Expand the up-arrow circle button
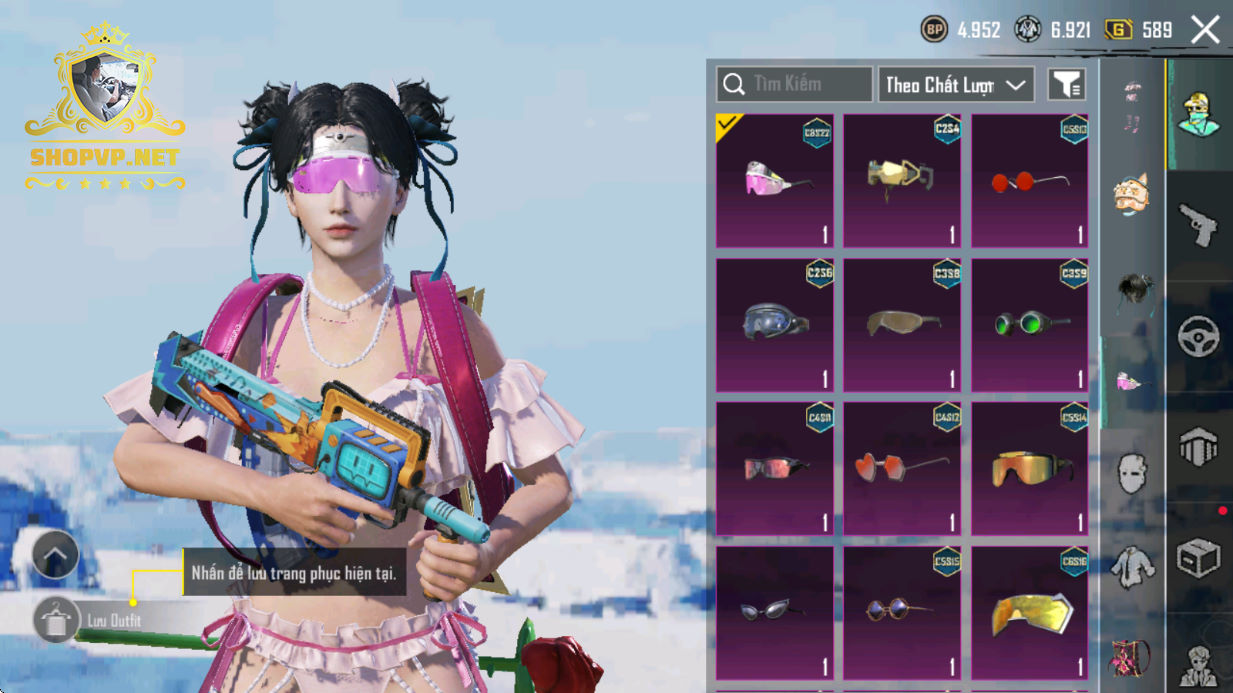1233x693 pixels. 55,555
